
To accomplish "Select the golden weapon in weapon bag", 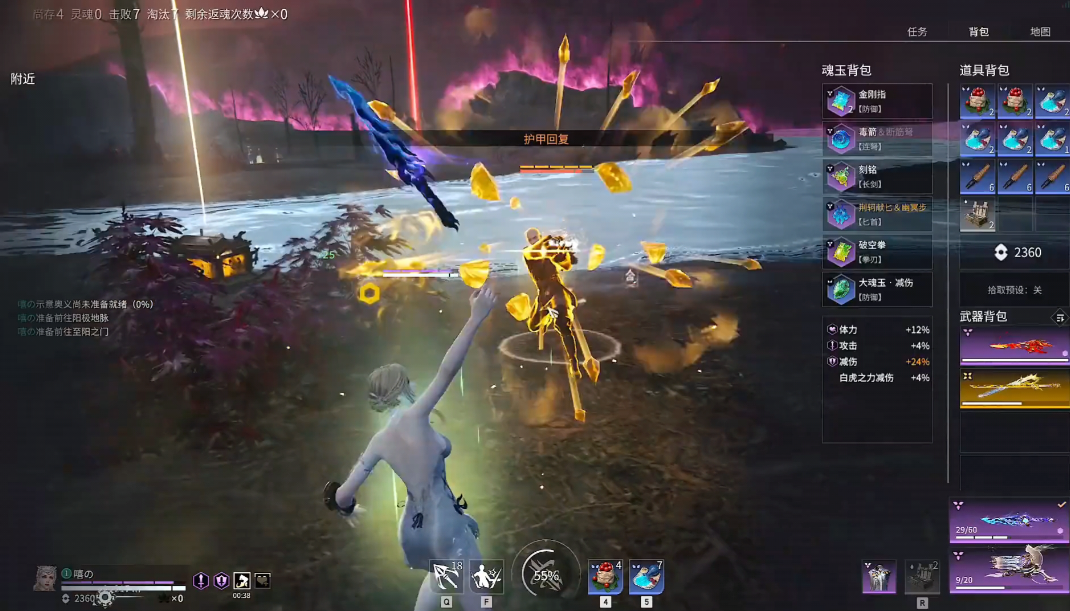I will (x=1014, y=388).
